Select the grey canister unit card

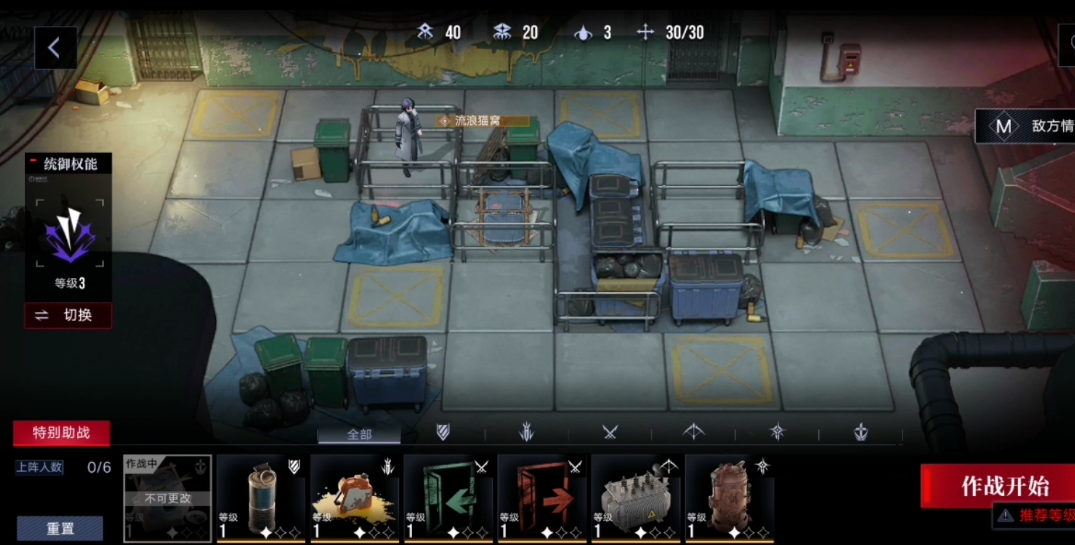click(x=260, y=498)
